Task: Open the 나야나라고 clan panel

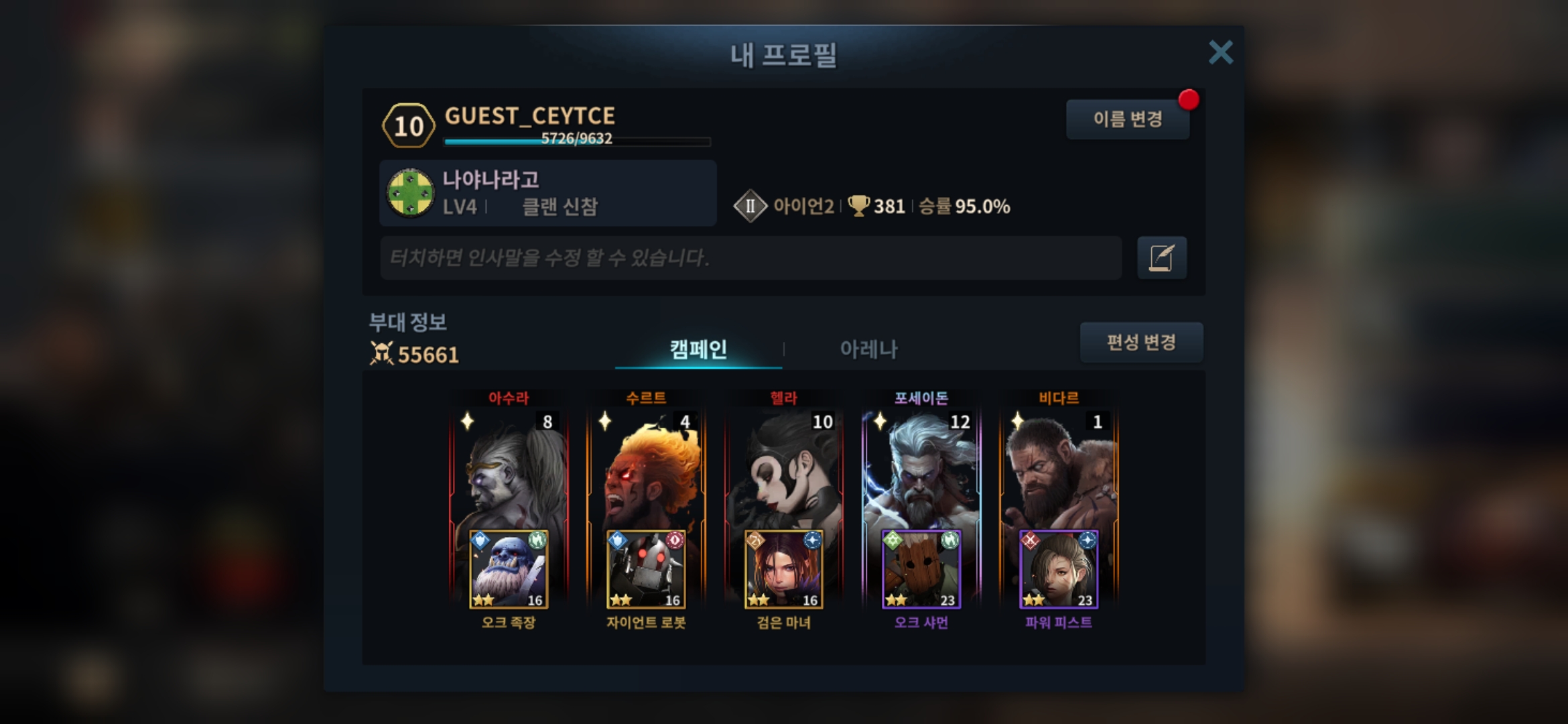Action: click(x=547, y=193)
